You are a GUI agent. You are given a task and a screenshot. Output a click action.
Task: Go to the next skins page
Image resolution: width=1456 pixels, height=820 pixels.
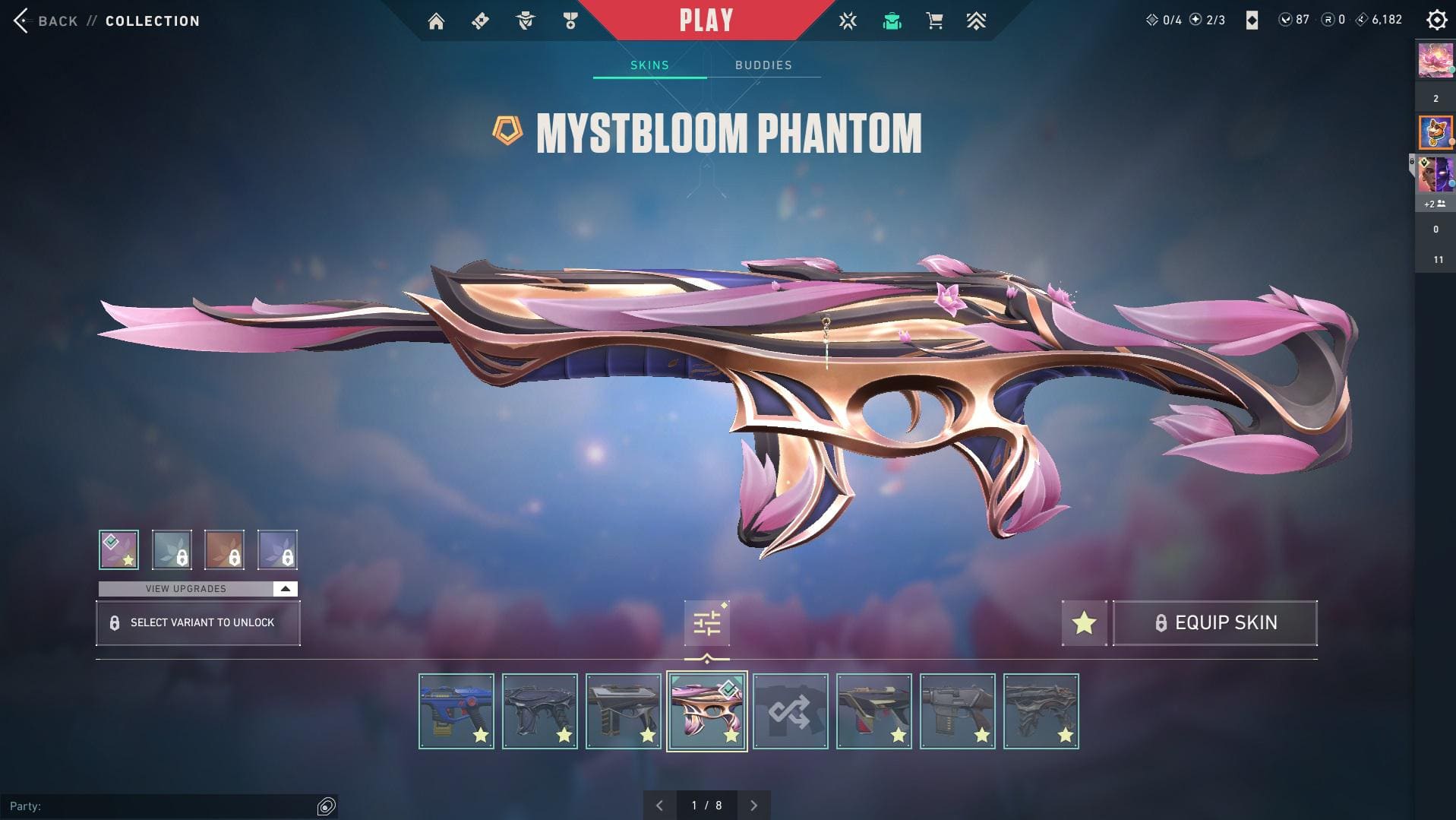tap(753, 806)
